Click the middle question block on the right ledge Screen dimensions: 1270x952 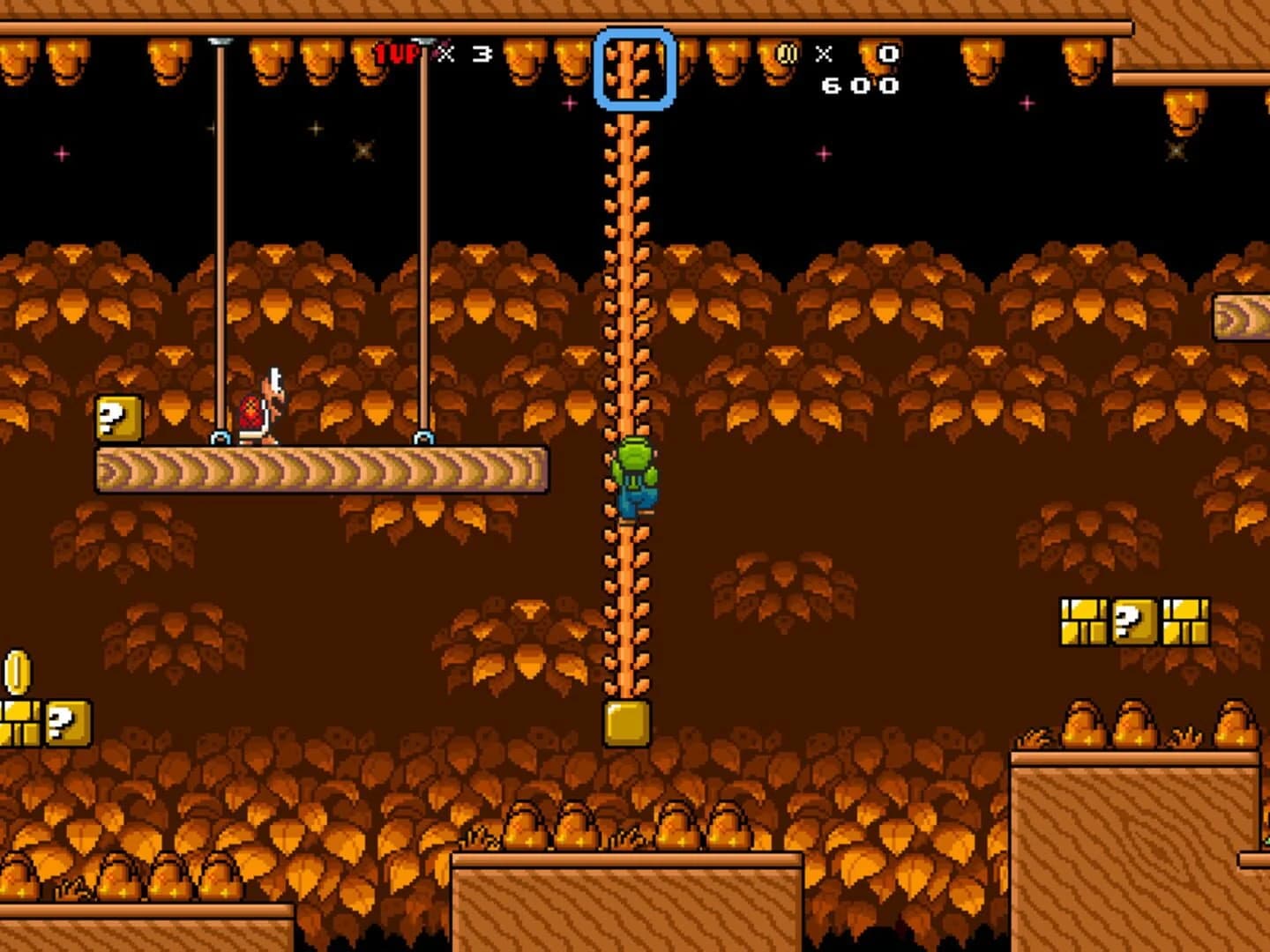click(x=1132, y=621)
